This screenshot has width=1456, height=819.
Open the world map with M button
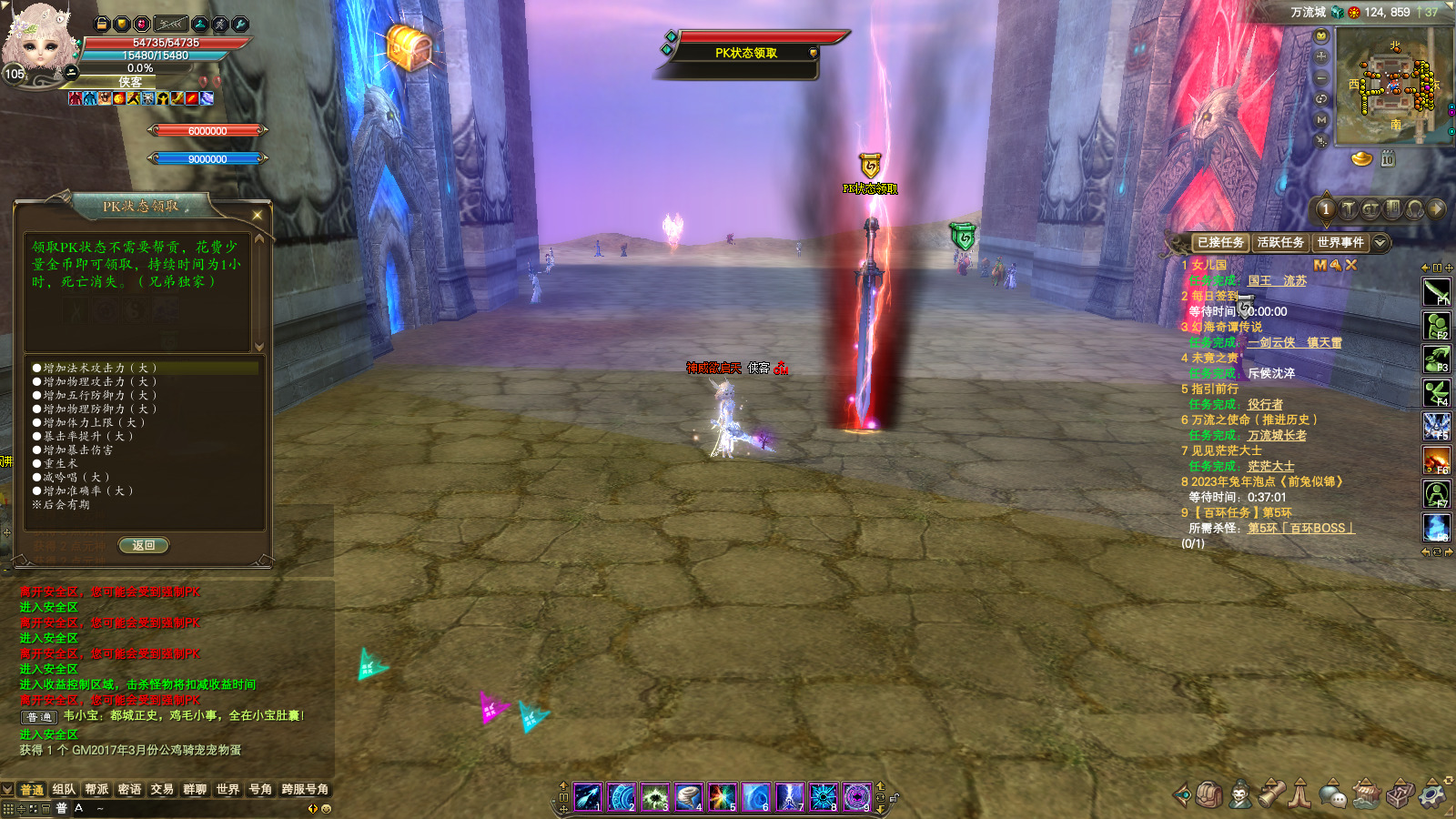click(x=1321, y=120)
